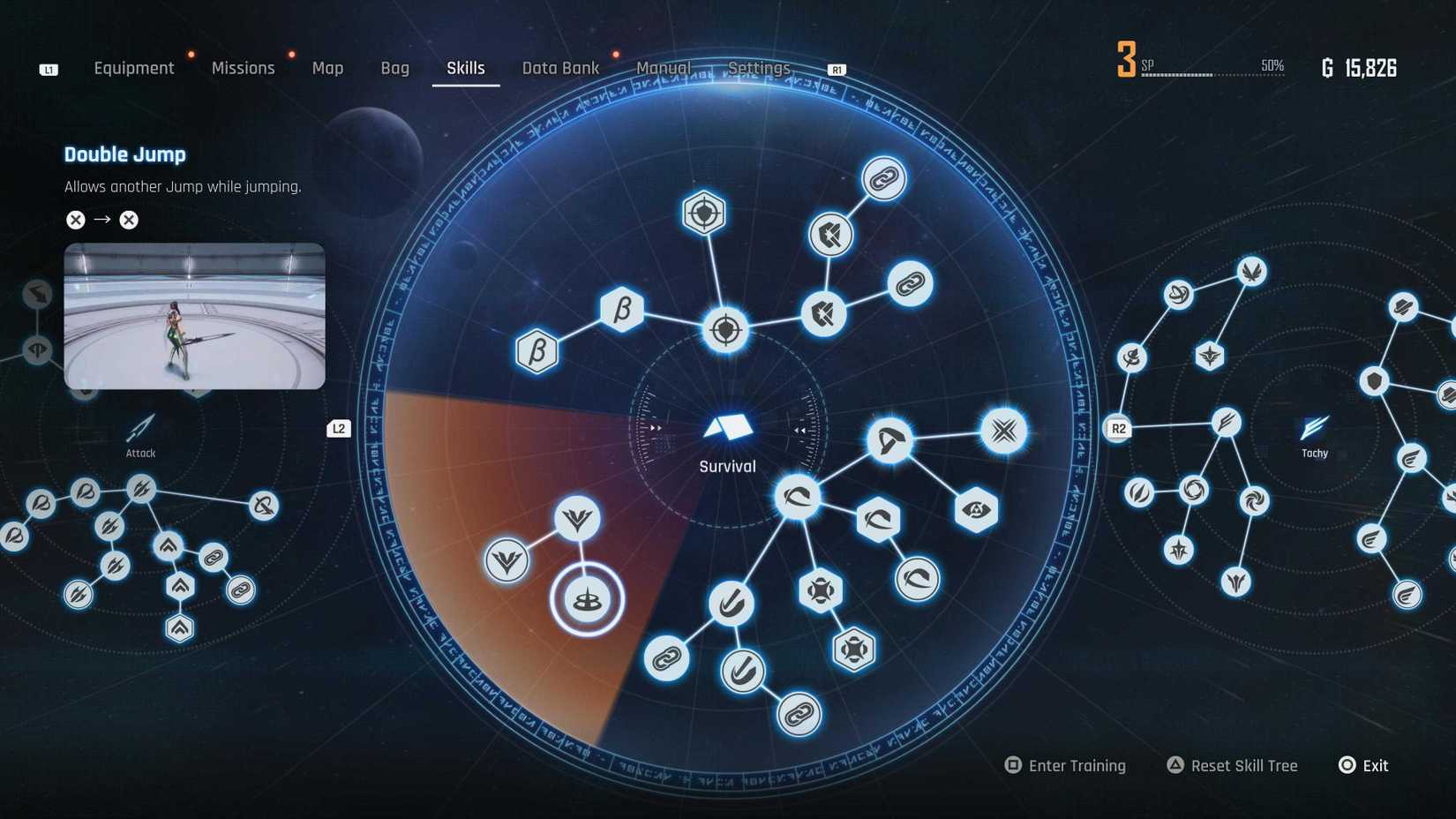Select the winged node above Double Jump
This screenshot has width=1456, height=819.
(578, 521)
